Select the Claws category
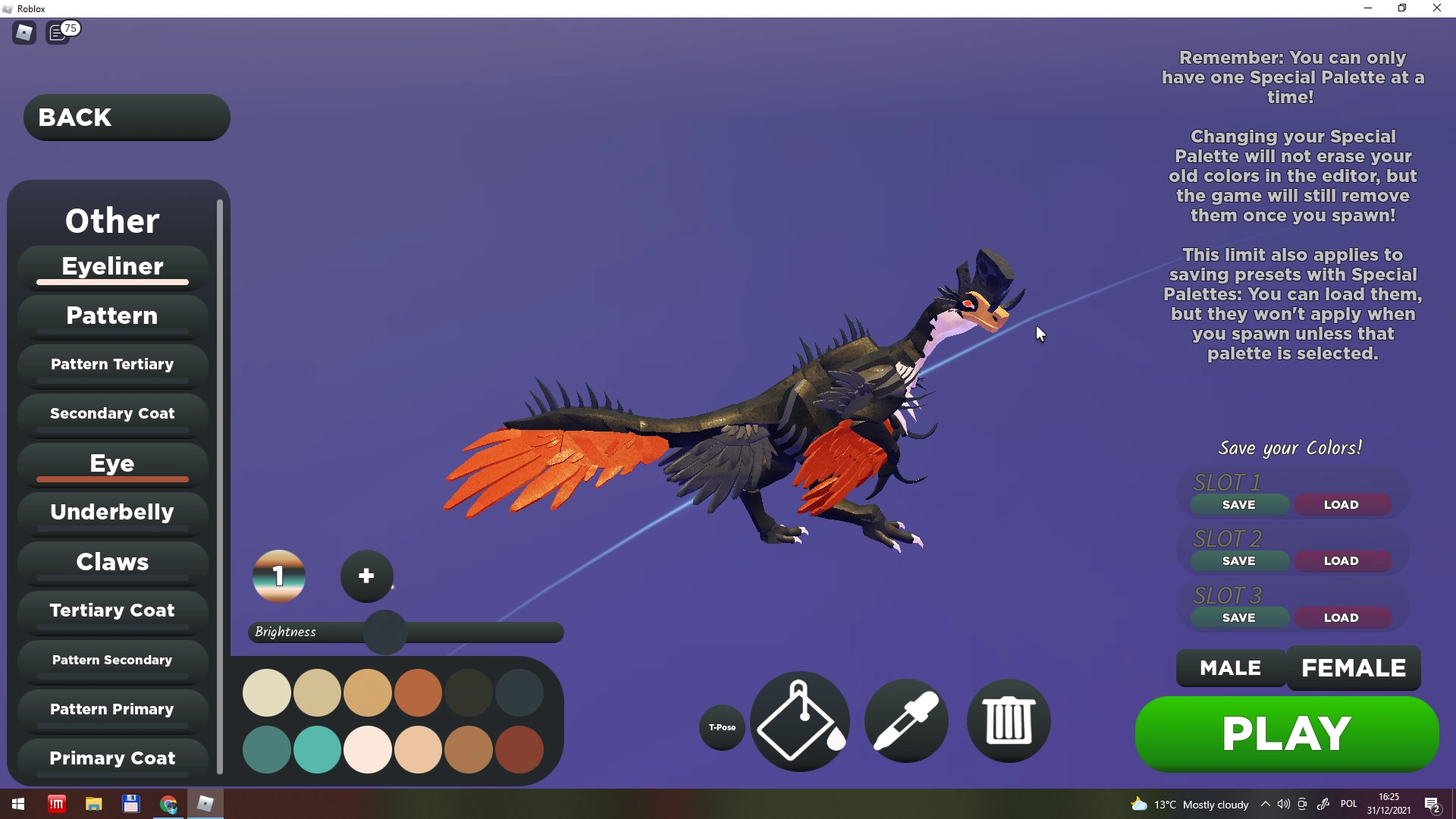The image size is (1456, 819). (111, 562)
